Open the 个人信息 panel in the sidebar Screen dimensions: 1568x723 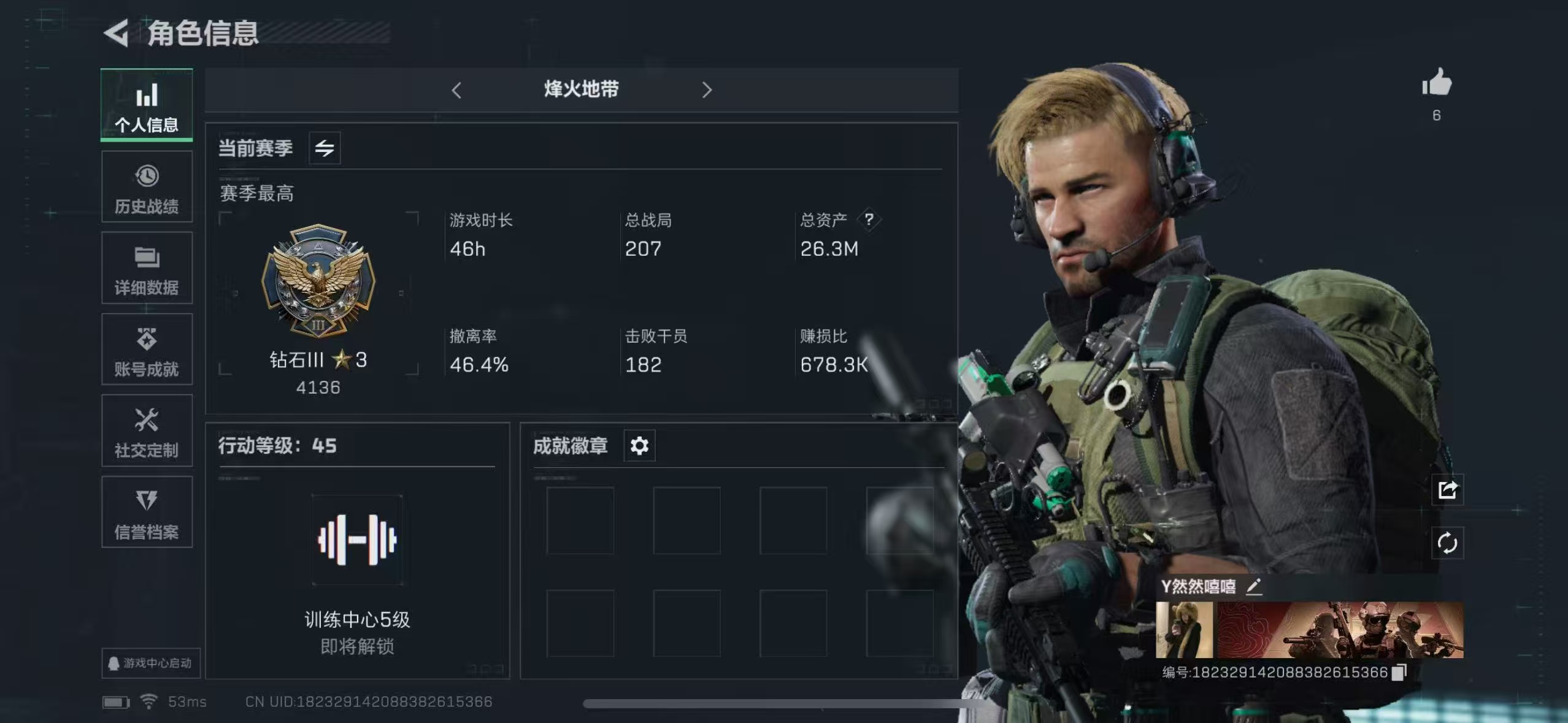pos(147,105)
